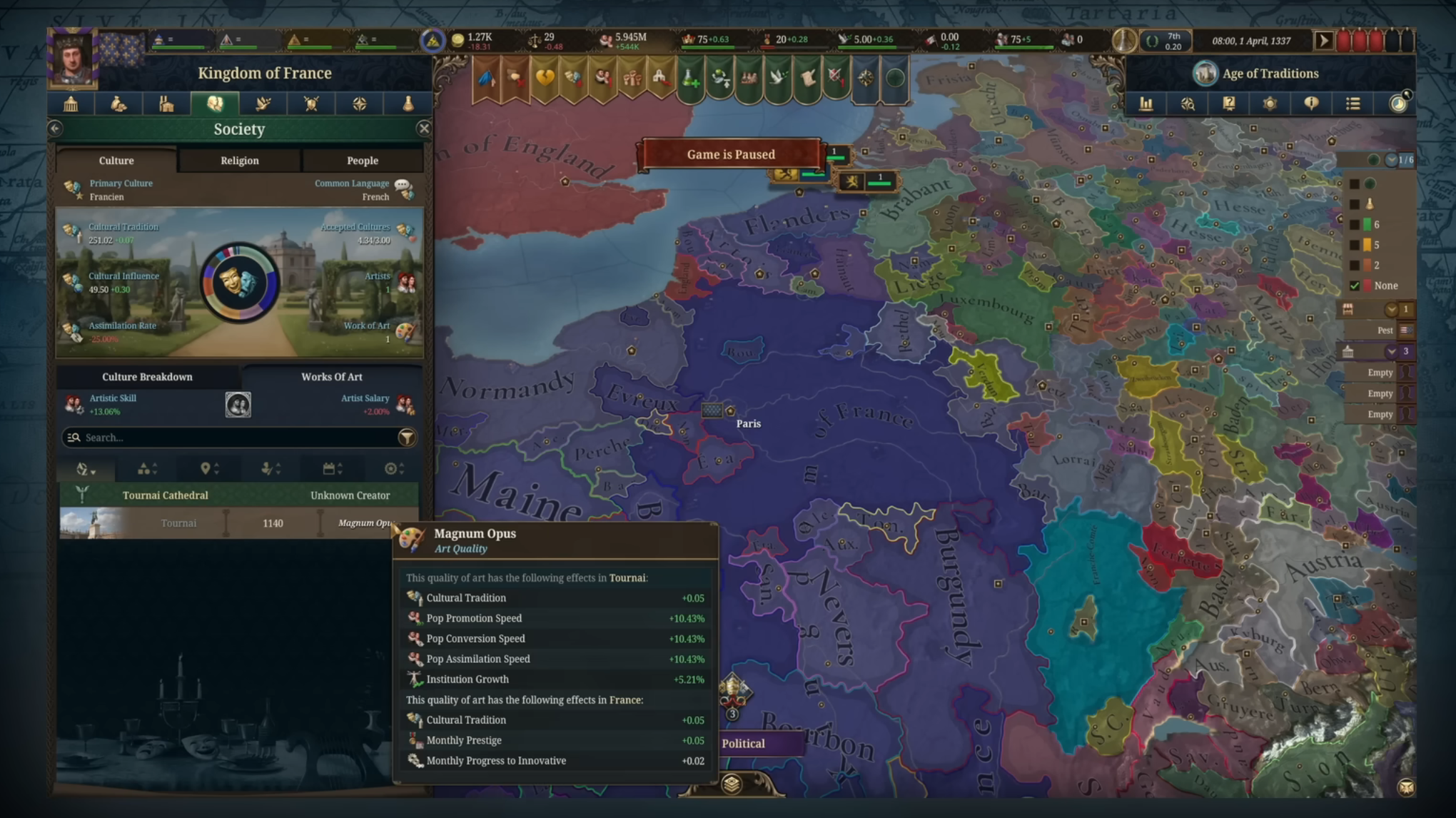
Task: Open the statistics bar-chart icon
Action: tap(1147, 103)
